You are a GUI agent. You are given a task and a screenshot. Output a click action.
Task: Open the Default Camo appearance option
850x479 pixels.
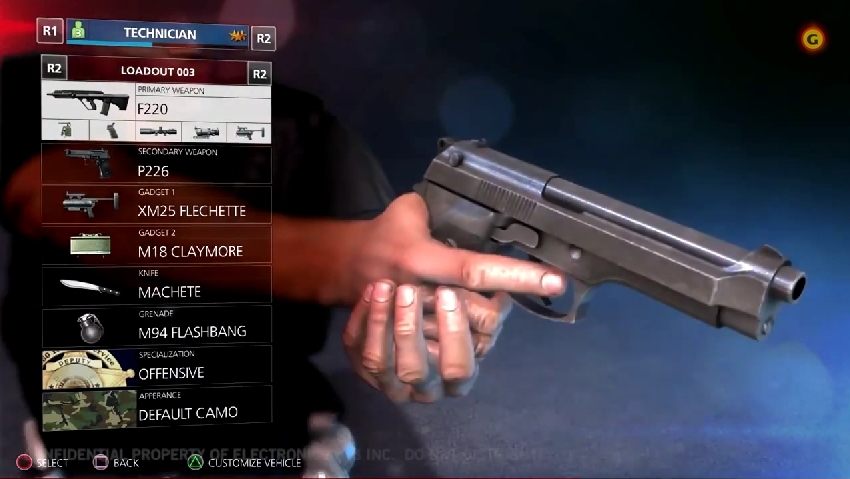pyautogui.click(x=157, y=407)
